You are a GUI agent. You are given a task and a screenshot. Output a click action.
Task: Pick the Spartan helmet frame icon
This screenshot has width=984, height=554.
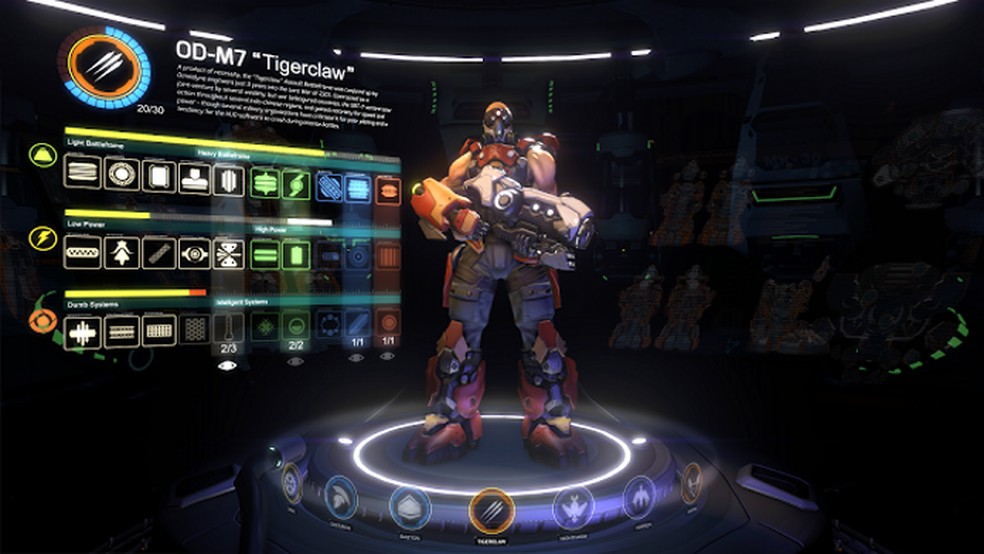(x=342, y=496)
